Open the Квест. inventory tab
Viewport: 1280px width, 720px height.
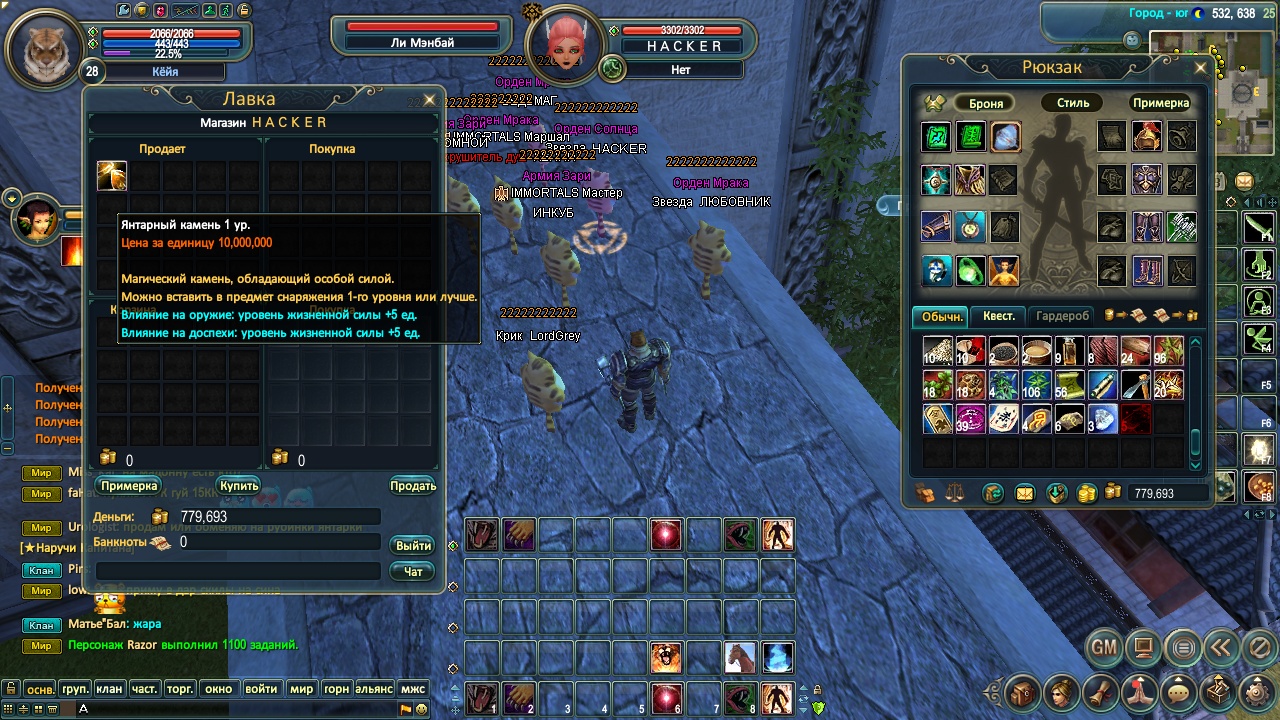(998, 316)
